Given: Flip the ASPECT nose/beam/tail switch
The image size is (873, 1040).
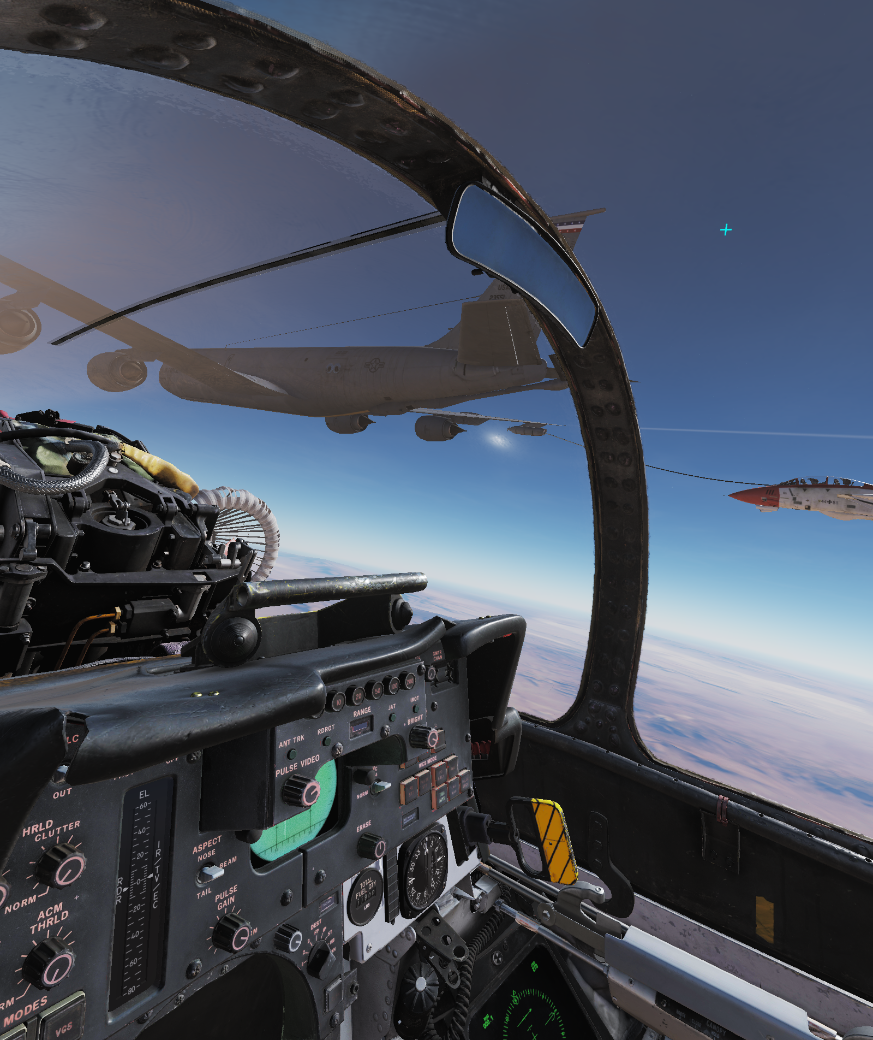Looking at the screenshot, I should click(208, 873).
